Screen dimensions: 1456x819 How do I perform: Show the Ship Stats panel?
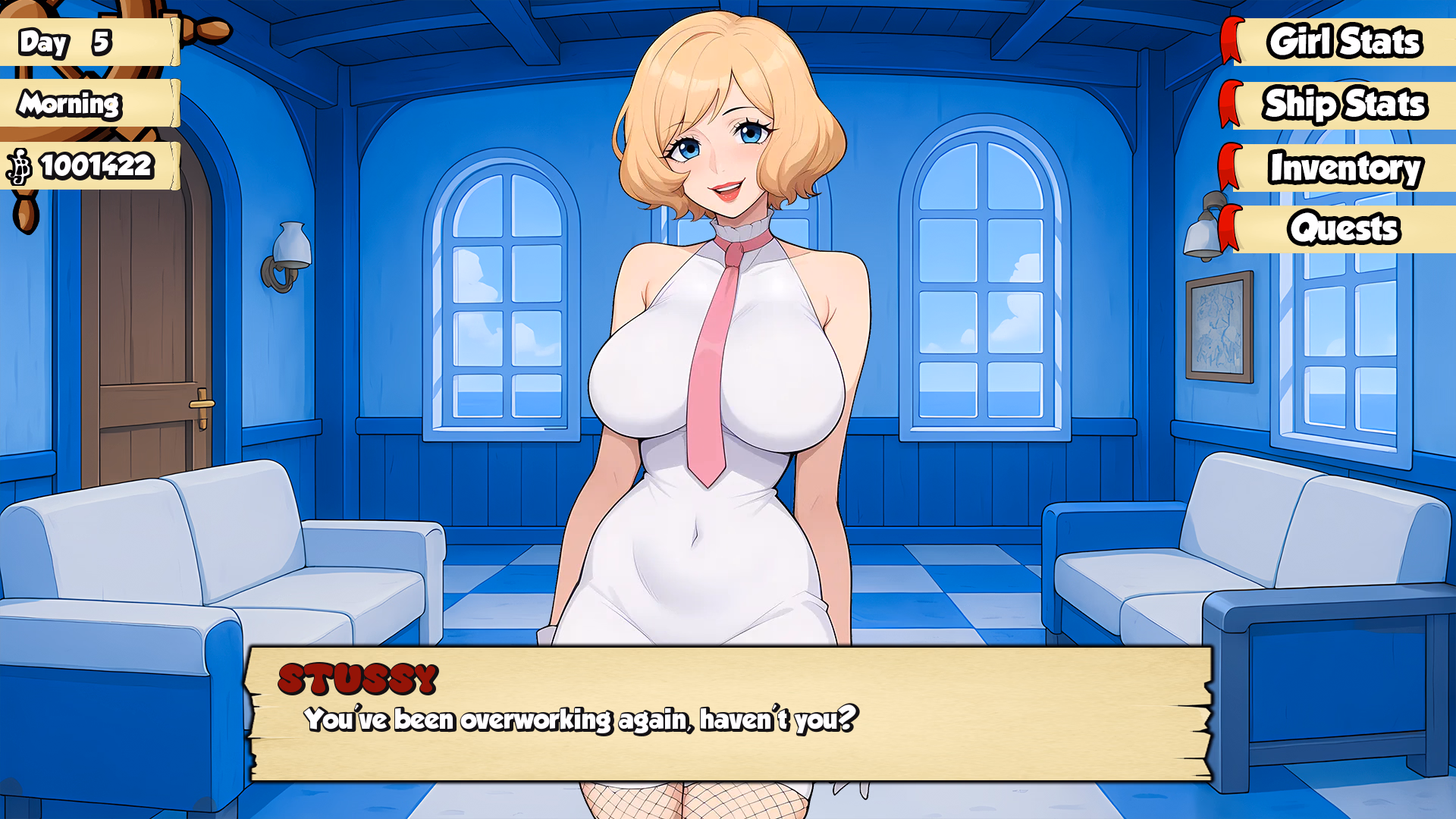click(x=1343, y=105)
